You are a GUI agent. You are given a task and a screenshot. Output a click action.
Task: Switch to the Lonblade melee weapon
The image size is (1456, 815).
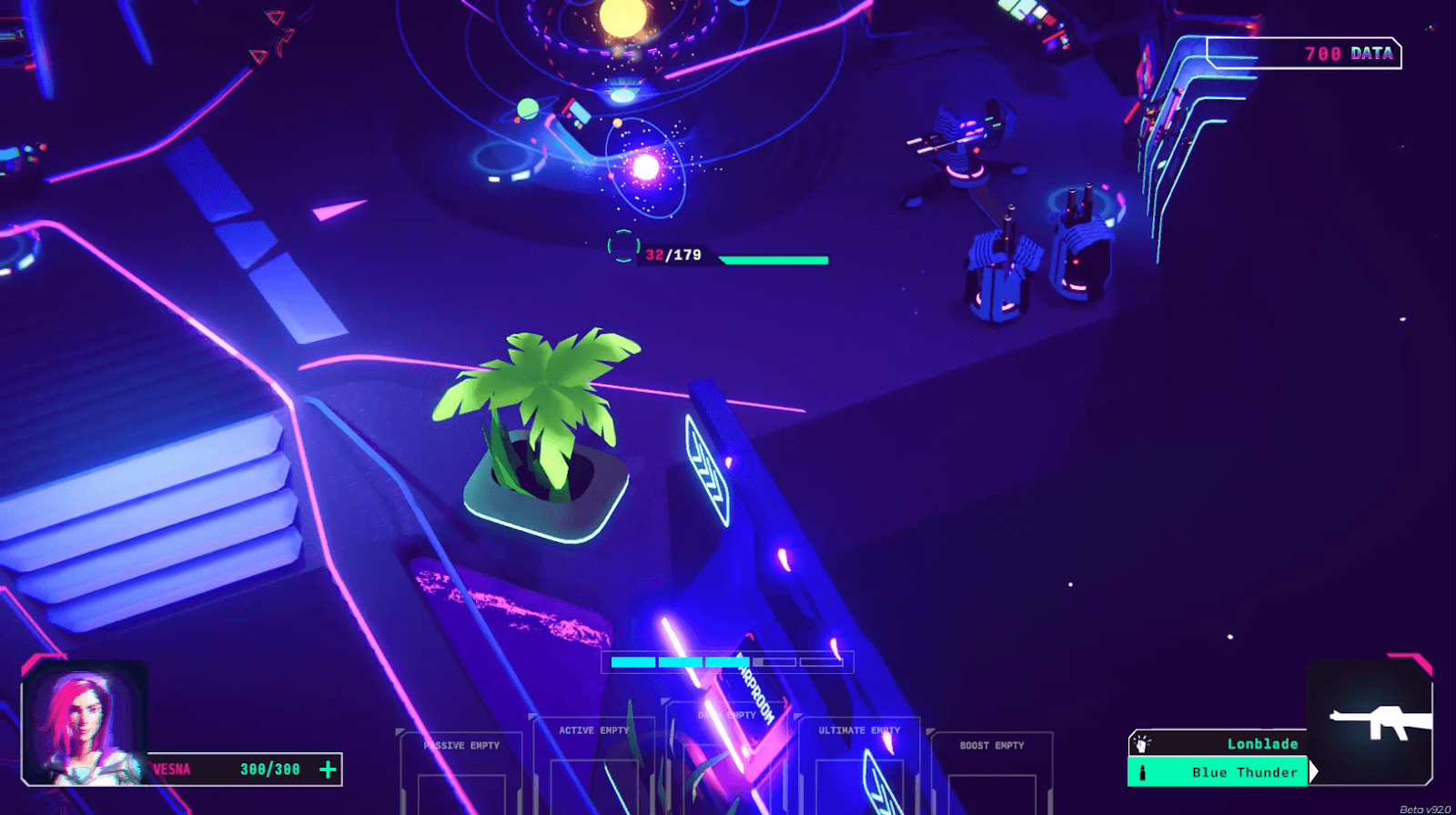tap(1219, 743)
